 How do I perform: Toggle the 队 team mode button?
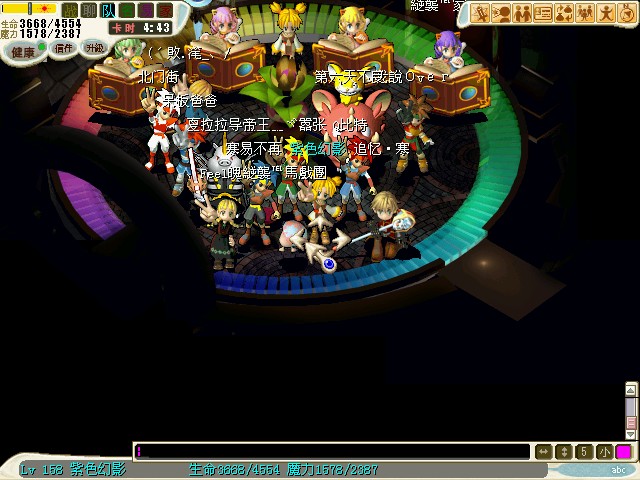(x=108, y=10)
